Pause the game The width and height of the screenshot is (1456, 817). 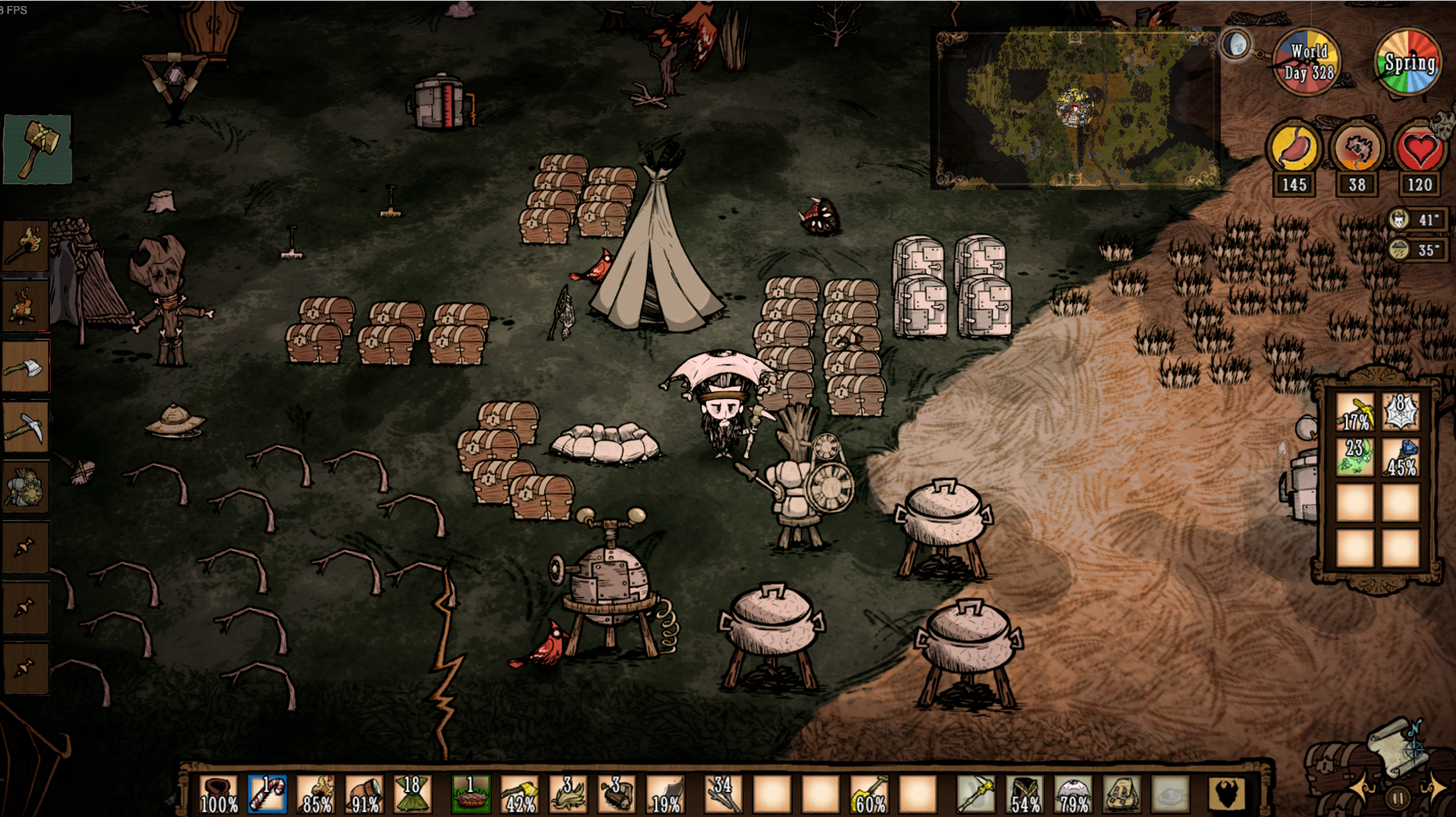[1398, 797]
